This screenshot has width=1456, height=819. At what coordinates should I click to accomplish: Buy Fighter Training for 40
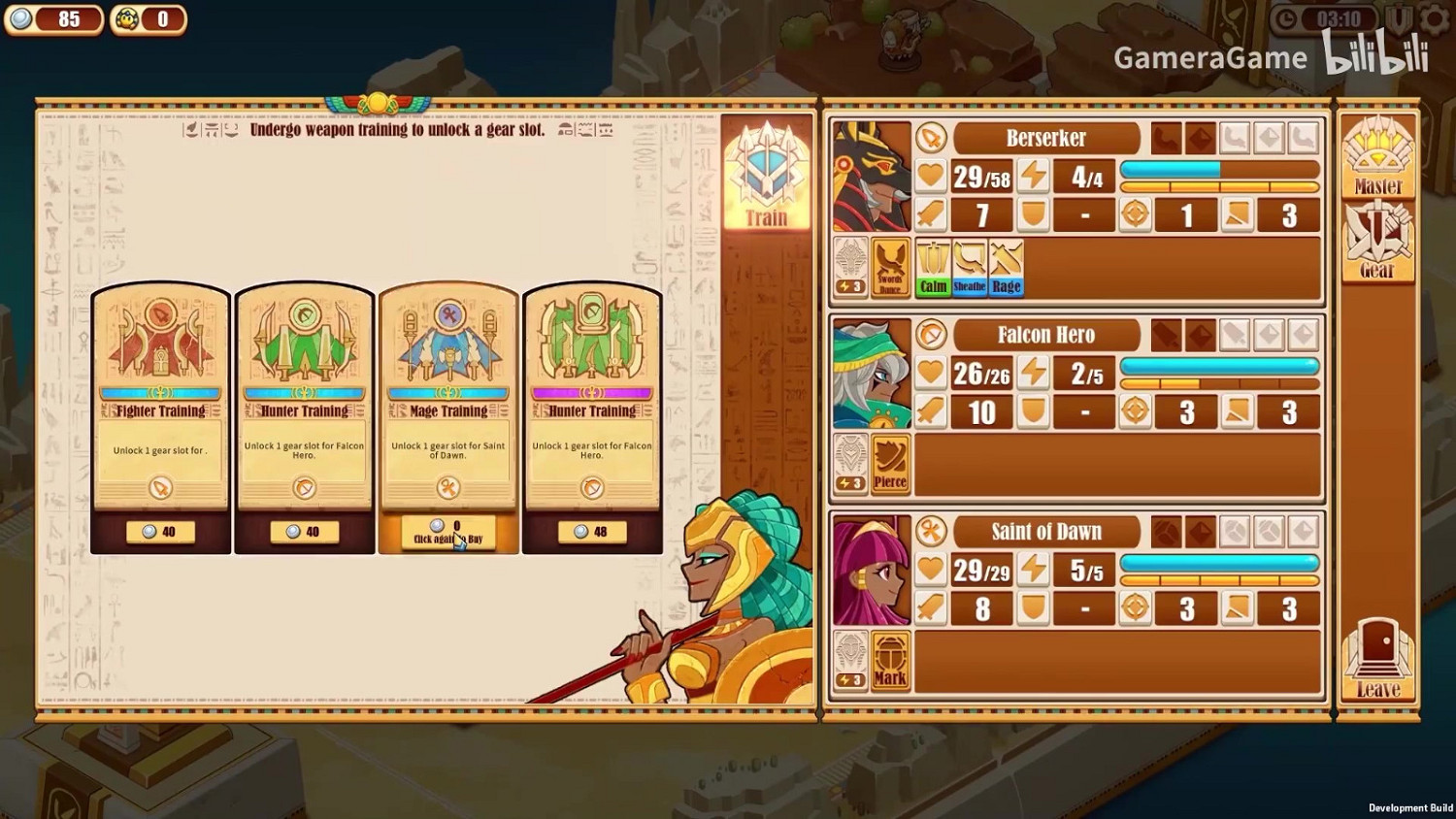pyautogui.click(x=160, y=532)
